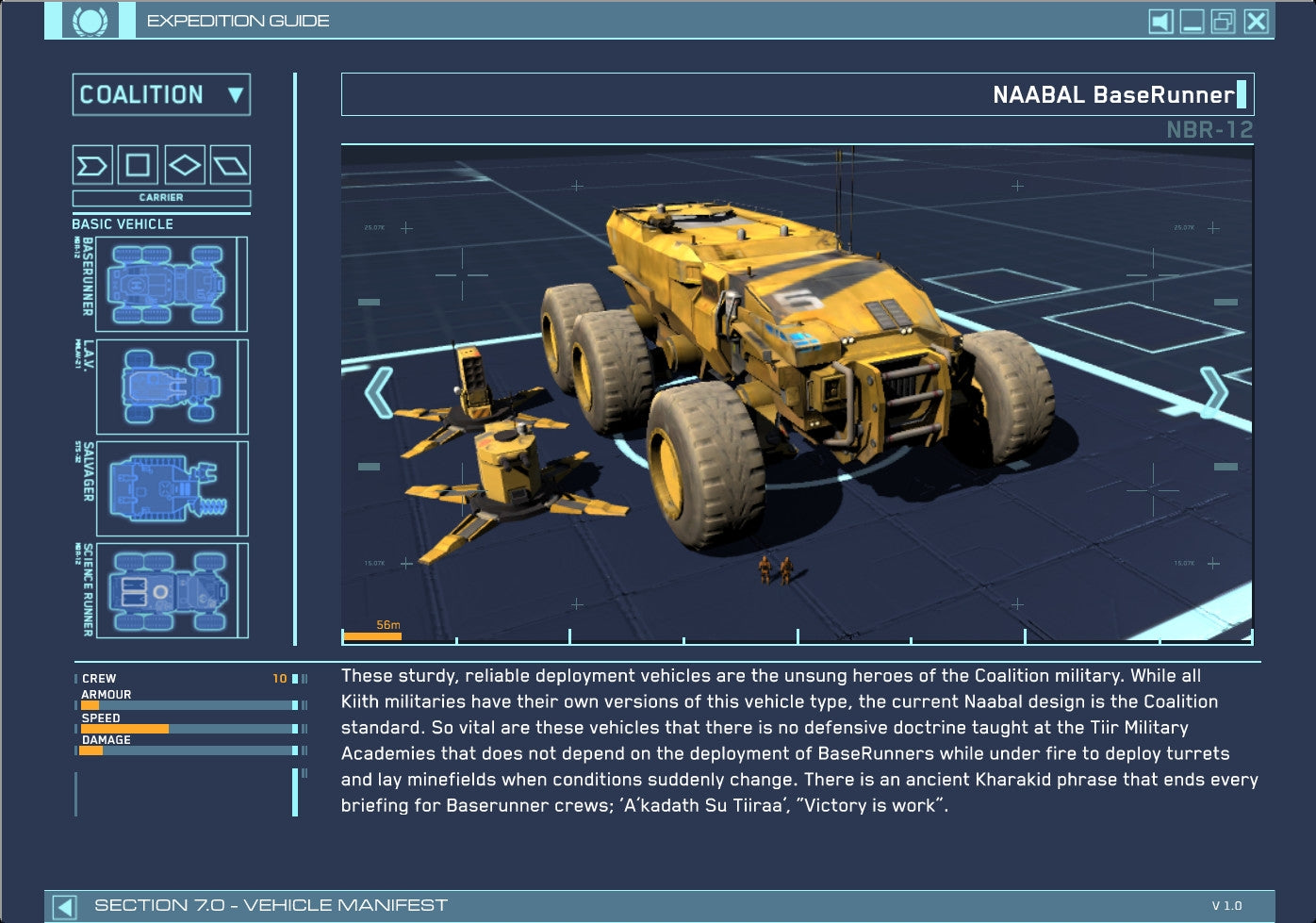Select the L.A.V. vehicle blueprint
Screen dimensions: 1316x923
point(170,387)
